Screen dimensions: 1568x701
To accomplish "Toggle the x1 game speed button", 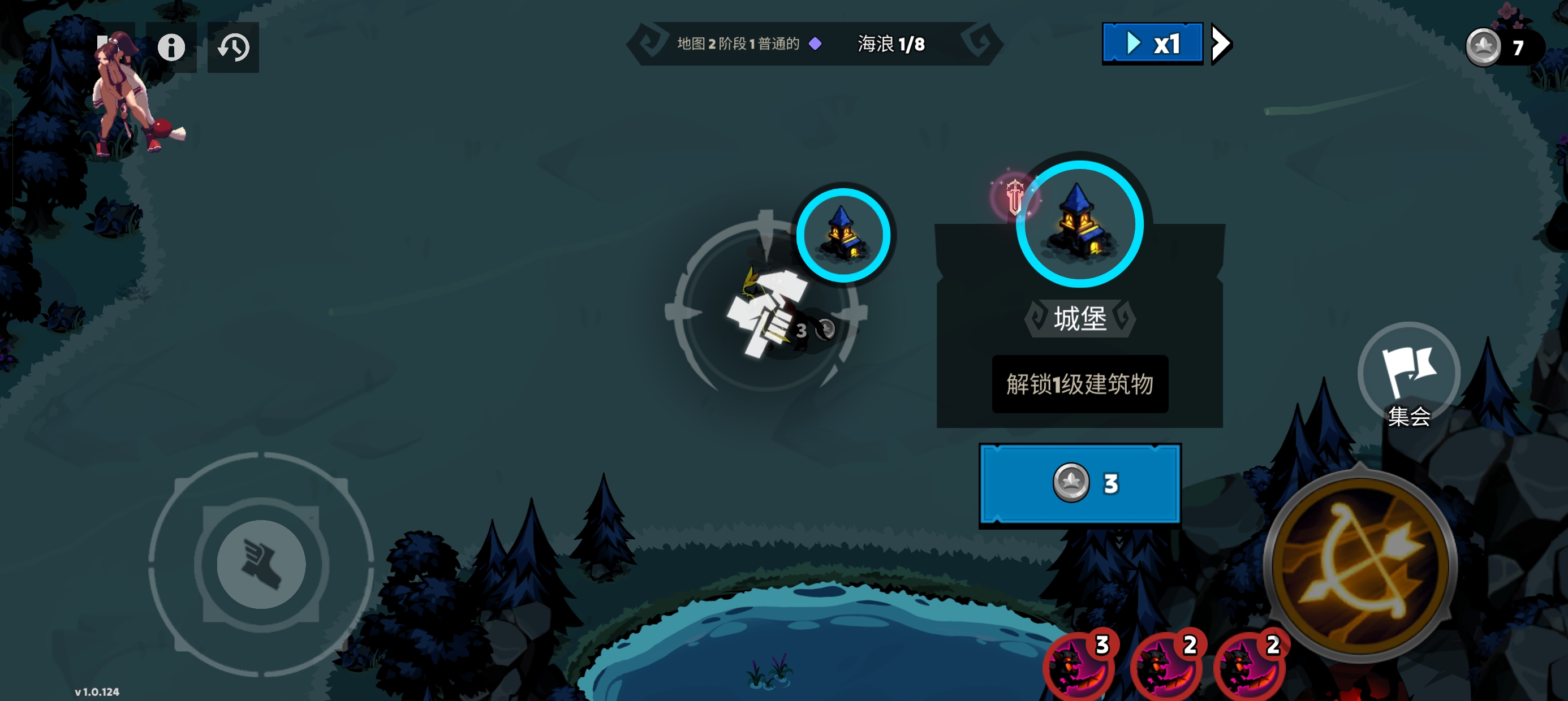I will (x=1152, y=43).
